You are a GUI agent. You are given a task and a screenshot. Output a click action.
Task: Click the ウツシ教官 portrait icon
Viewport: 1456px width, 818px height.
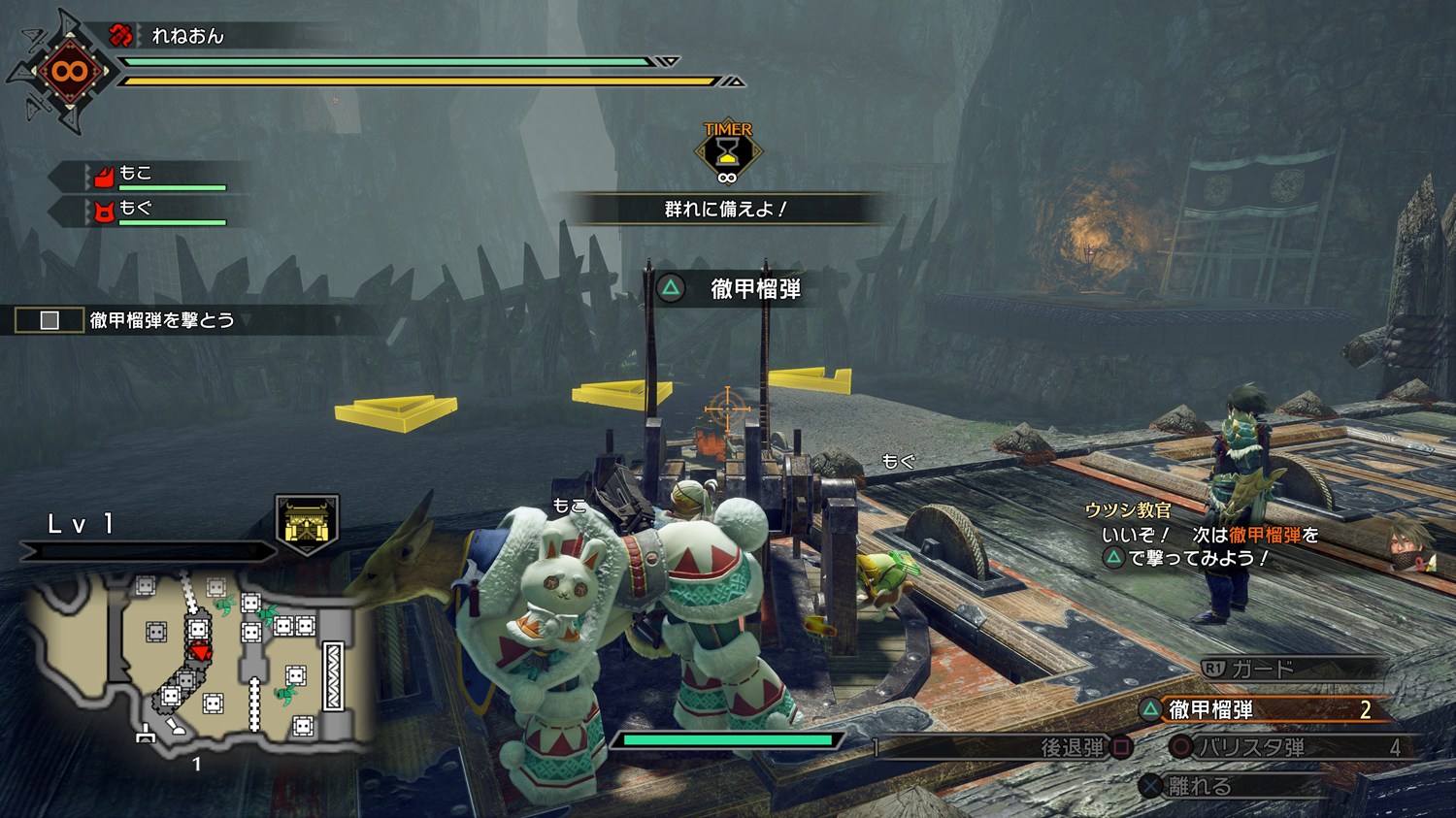click(x=1410, y=545)
